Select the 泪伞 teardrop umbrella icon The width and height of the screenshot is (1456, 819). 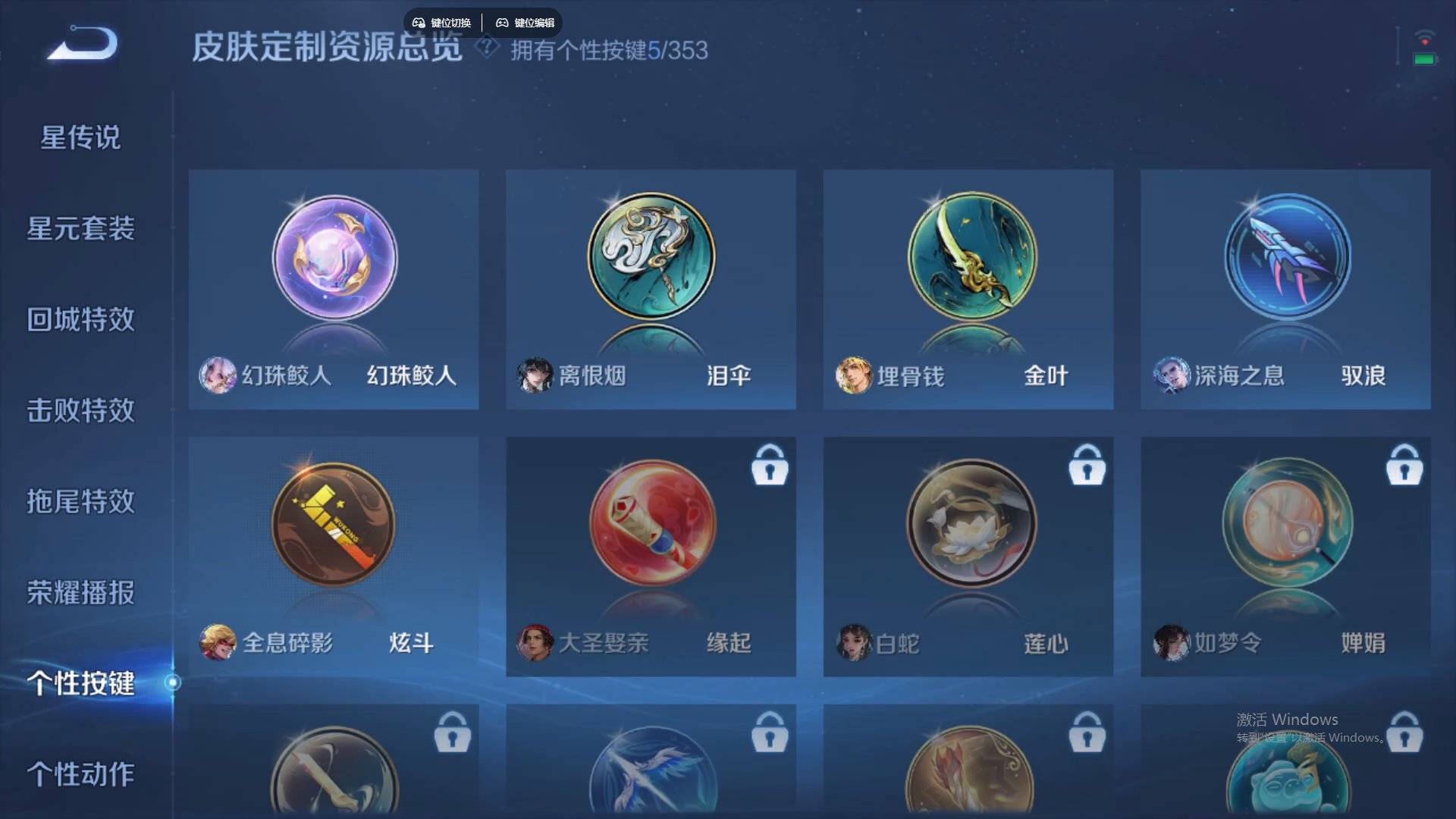pyautogui.click(x=651, y=258)
